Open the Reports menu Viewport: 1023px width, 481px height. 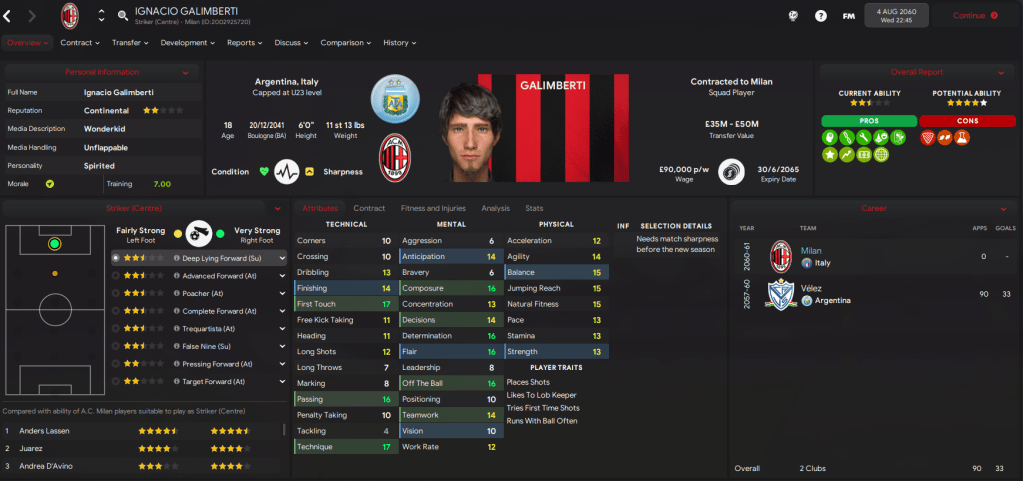244,43
